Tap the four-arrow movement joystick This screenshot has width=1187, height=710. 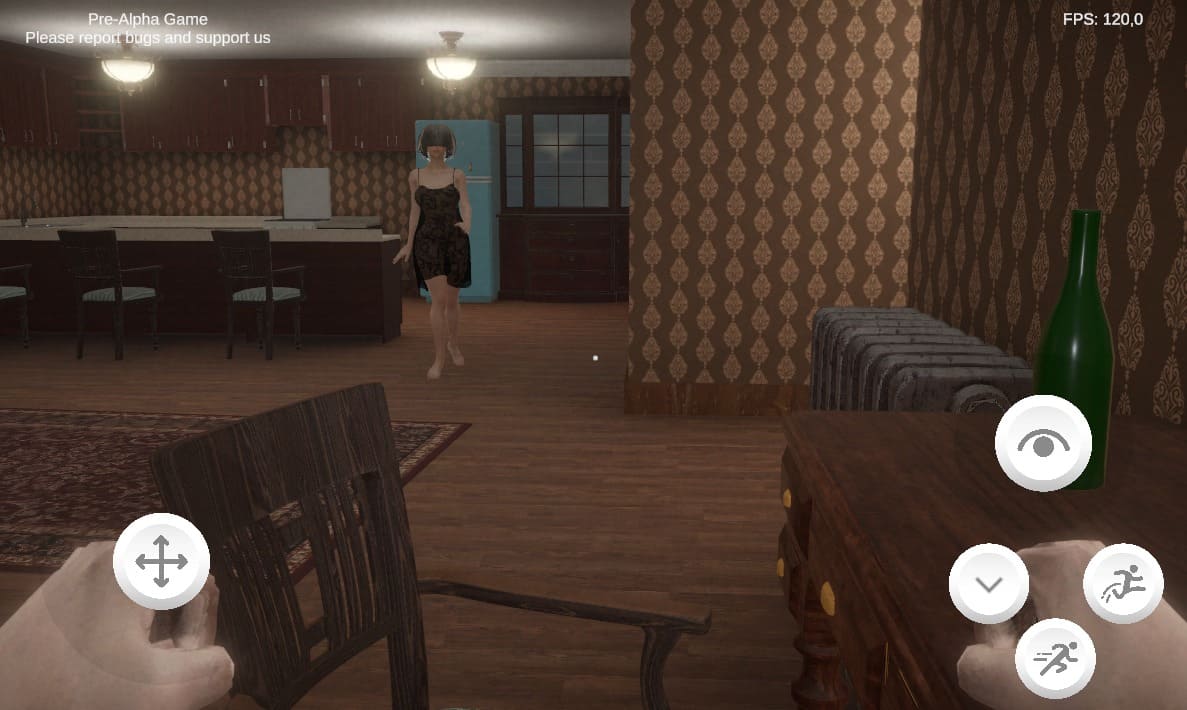coord(161,561)
